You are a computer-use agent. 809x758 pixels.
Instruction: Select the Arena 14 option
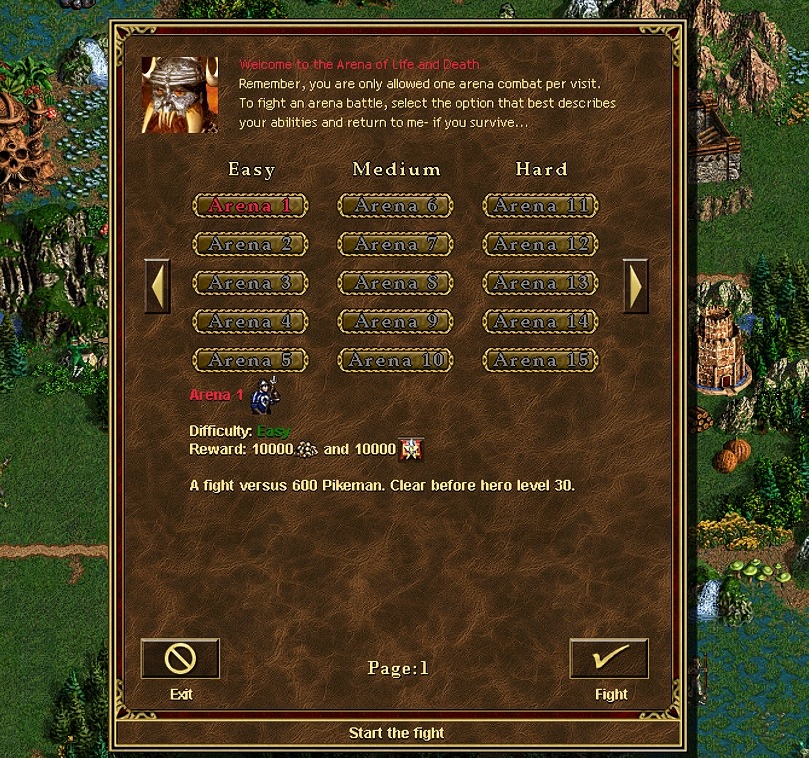click(x=540, y=322)
